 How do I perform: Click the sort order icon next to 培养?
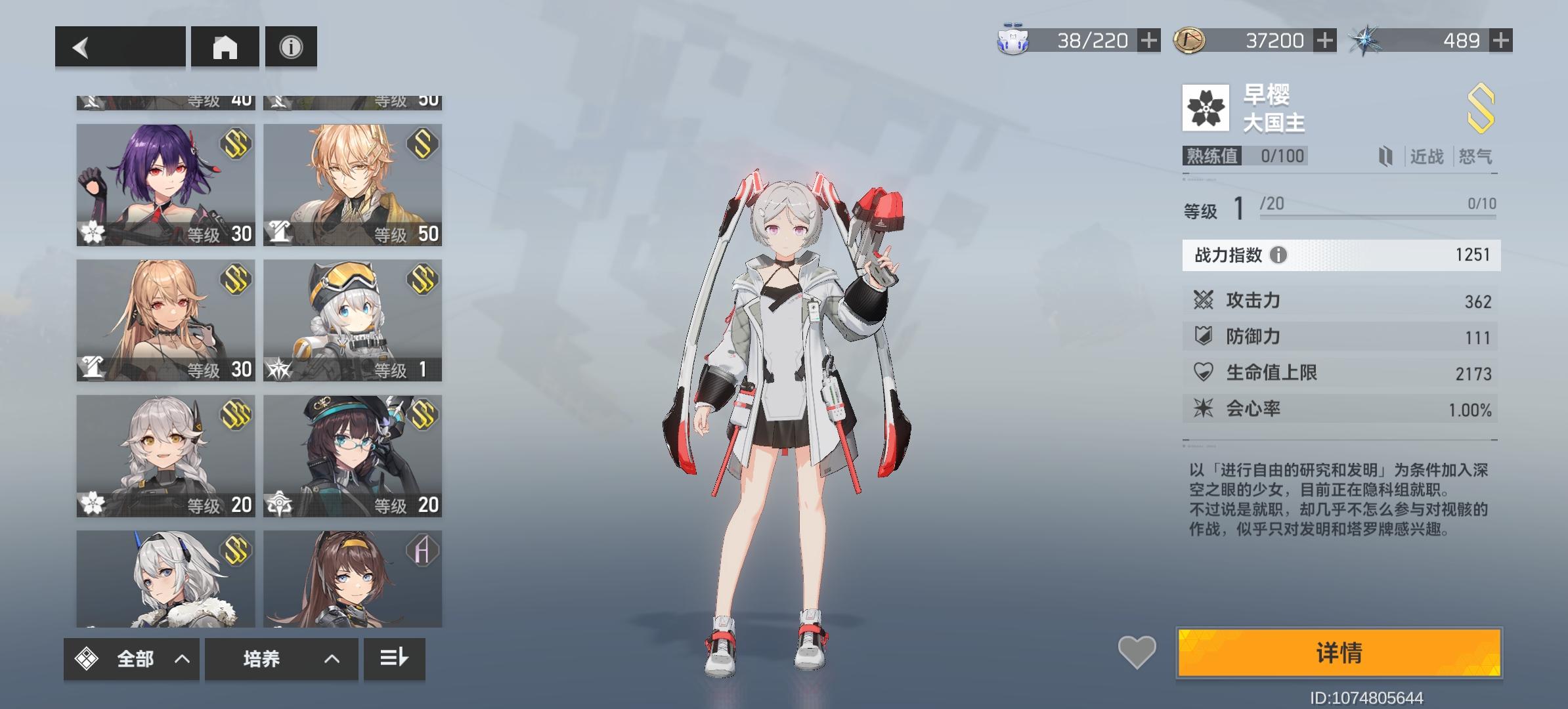pos(394,659)
